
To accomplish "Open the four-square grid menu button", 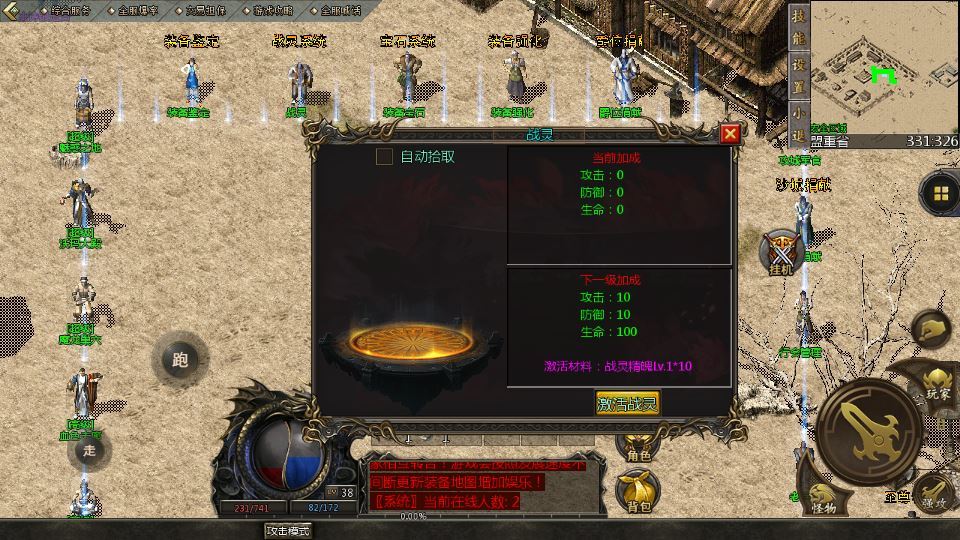I will click(940, 193).
